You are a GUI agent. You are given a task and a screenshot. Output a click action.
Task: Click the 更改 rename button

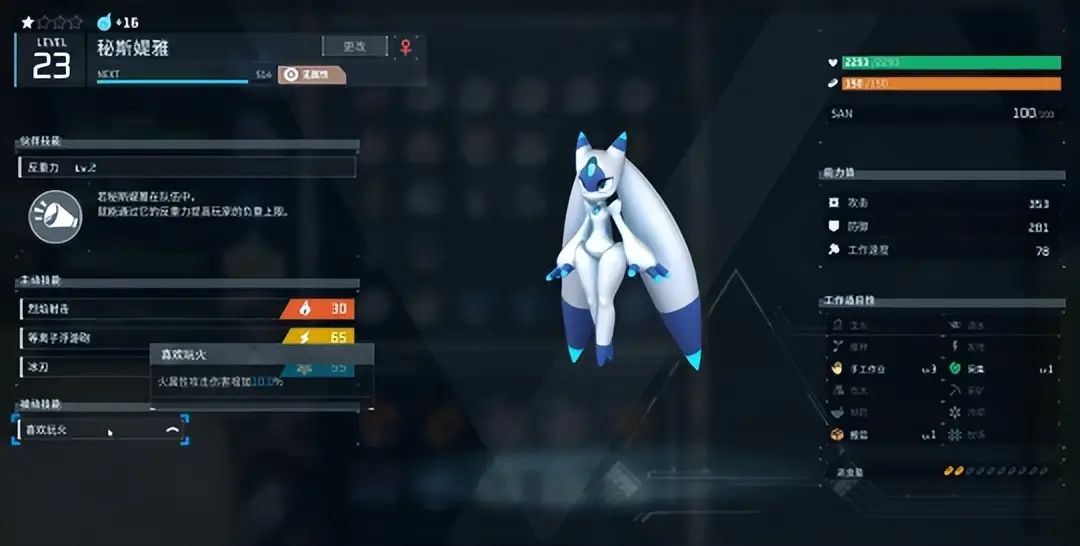[x=354, y=46]
